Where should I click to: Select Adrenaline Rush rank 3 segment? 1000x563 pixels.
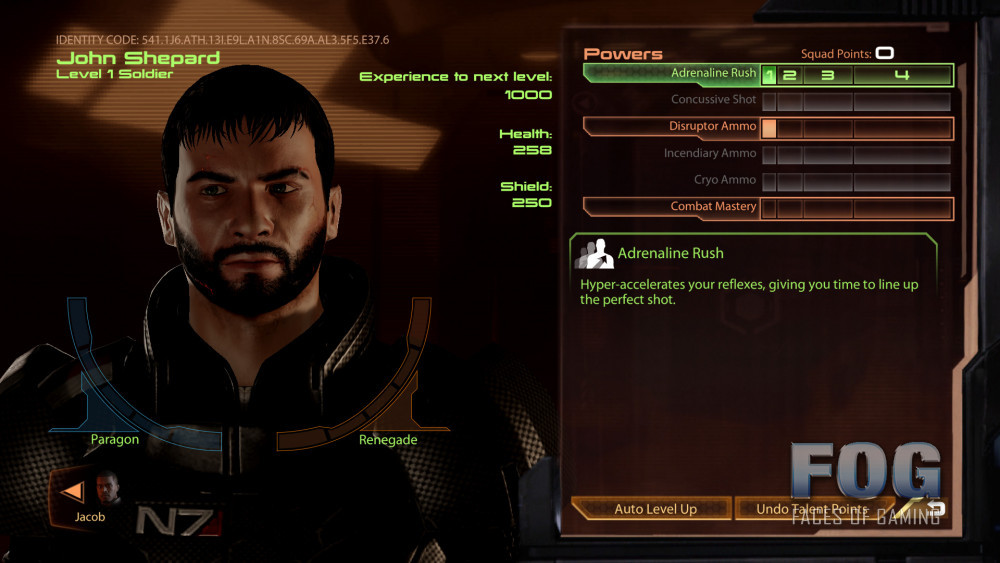point(828,75)
